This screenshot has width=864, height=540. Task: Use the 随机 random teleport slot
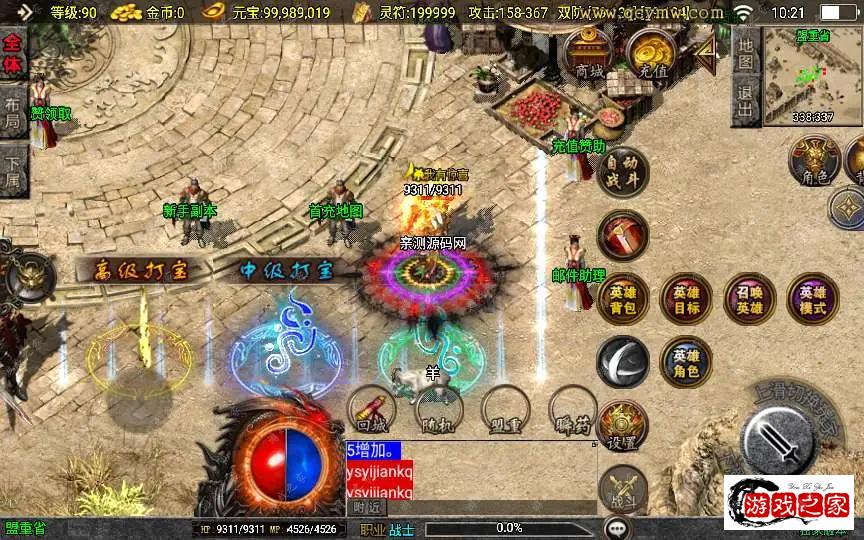click(439, 410)
